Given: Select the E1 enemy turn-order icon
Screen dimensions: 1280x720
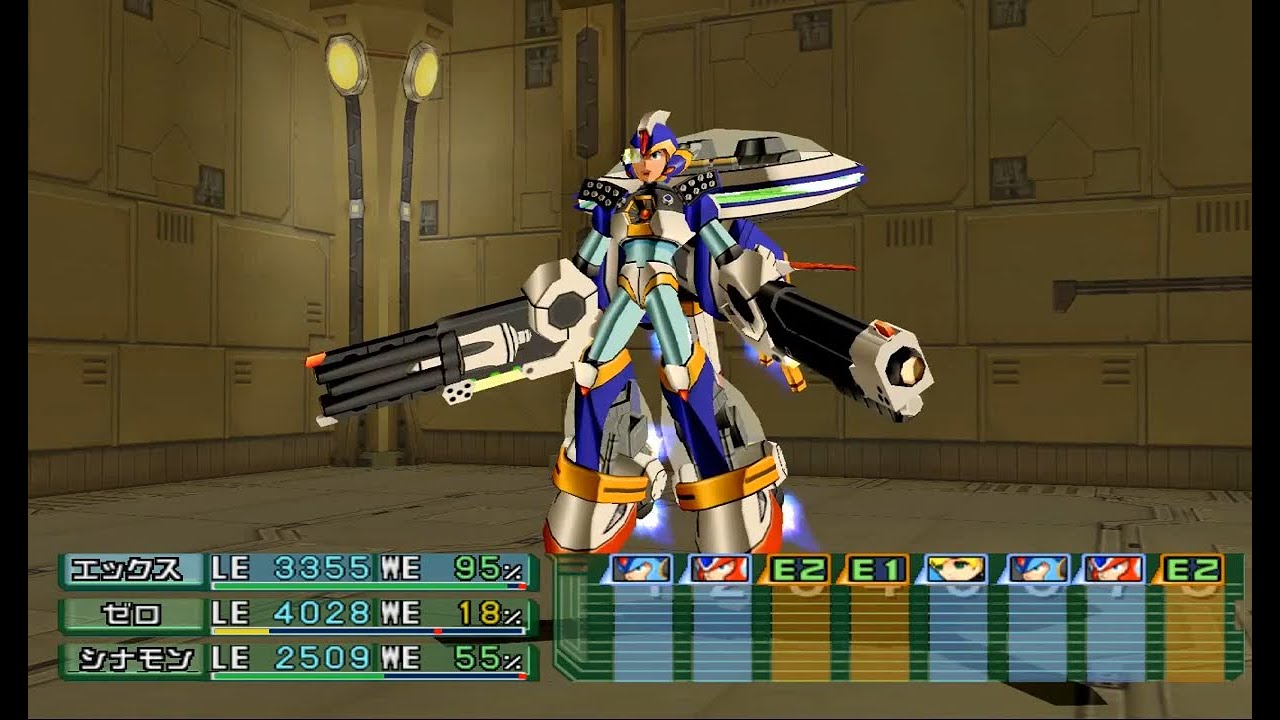Looking at the screenshot, I should click(x=877, y=569).
